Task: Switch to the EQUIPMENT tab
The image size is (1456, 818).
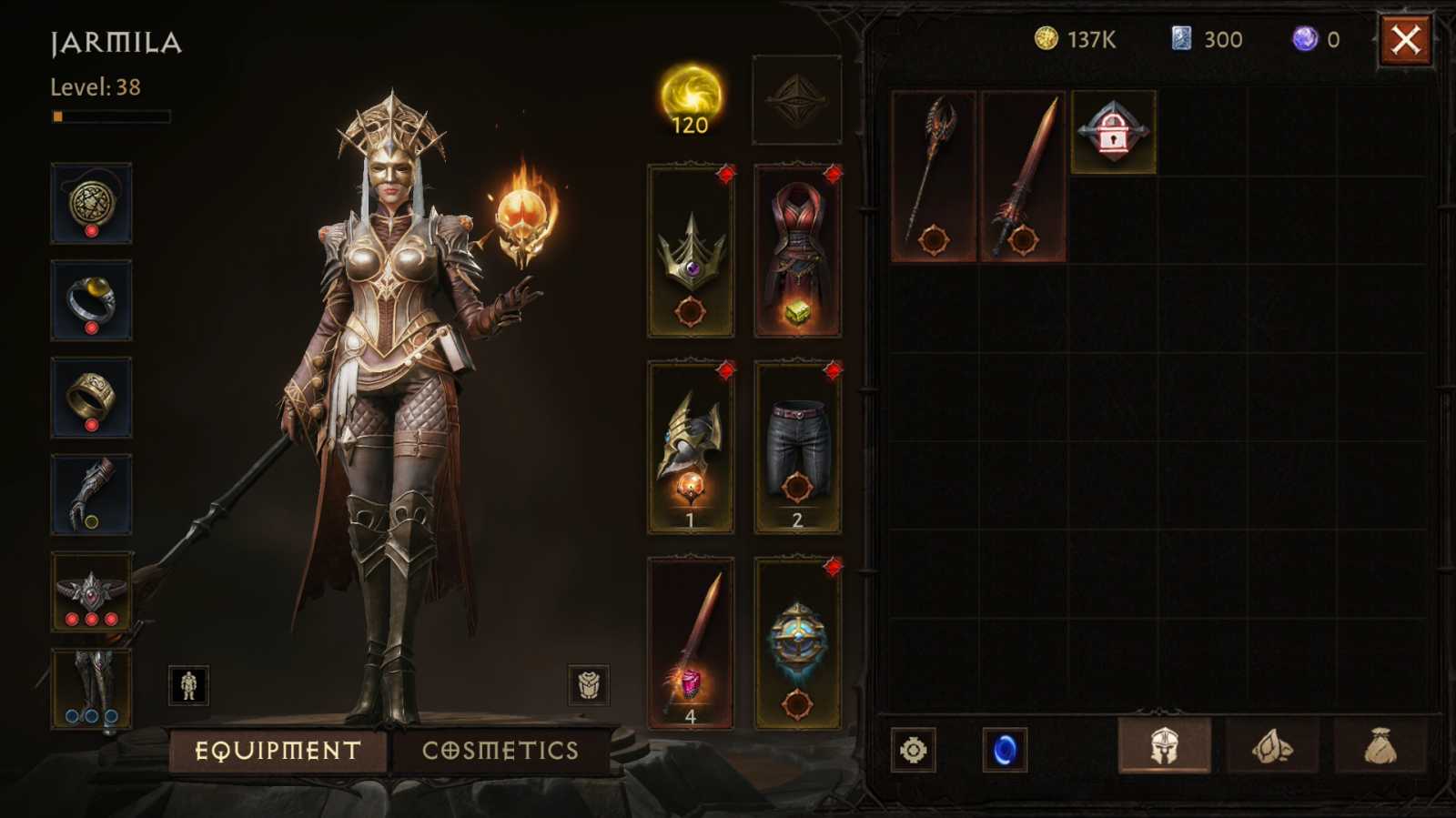Action: coord(277,750)
